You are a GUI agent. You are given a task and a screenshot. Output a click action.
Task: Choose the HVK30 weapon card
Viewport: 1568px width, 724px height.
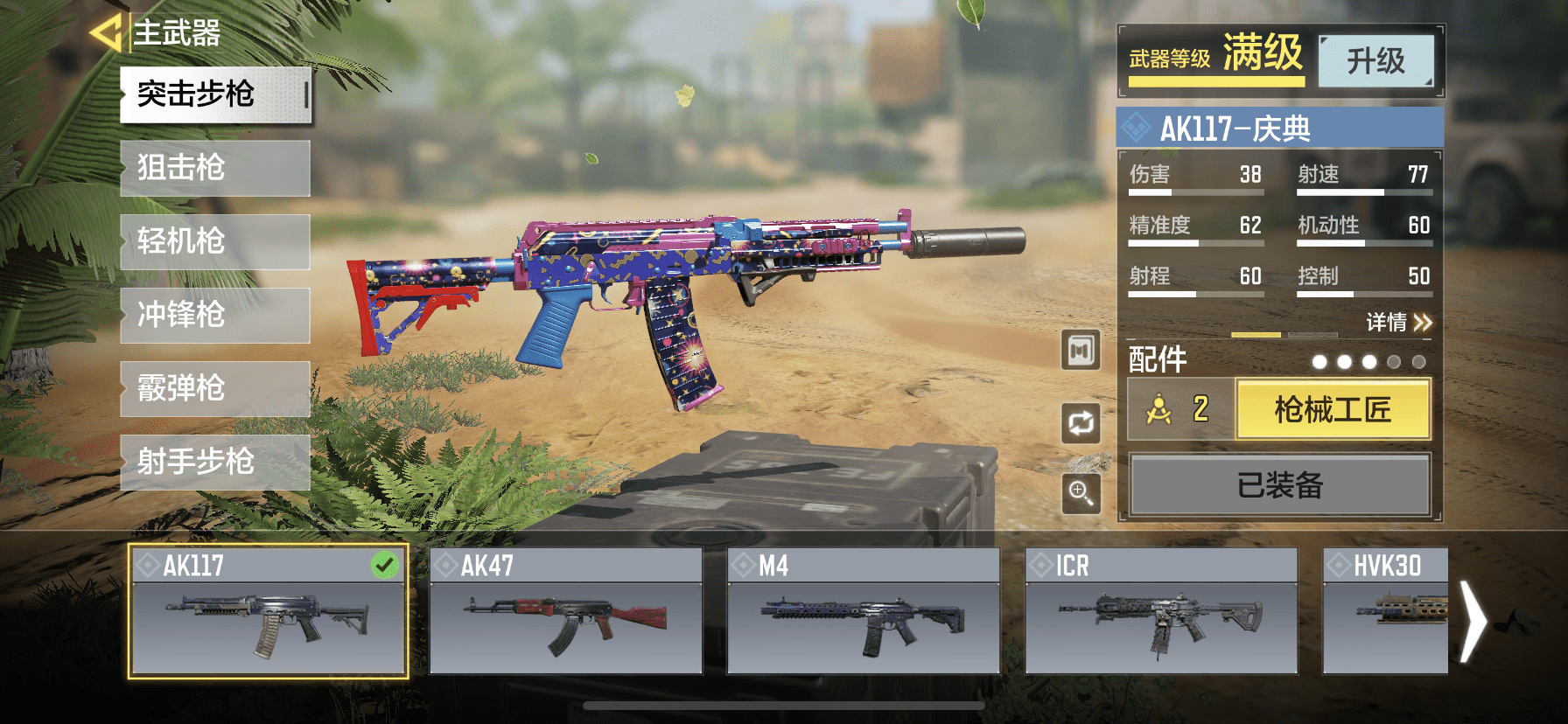pos(1384,612)
